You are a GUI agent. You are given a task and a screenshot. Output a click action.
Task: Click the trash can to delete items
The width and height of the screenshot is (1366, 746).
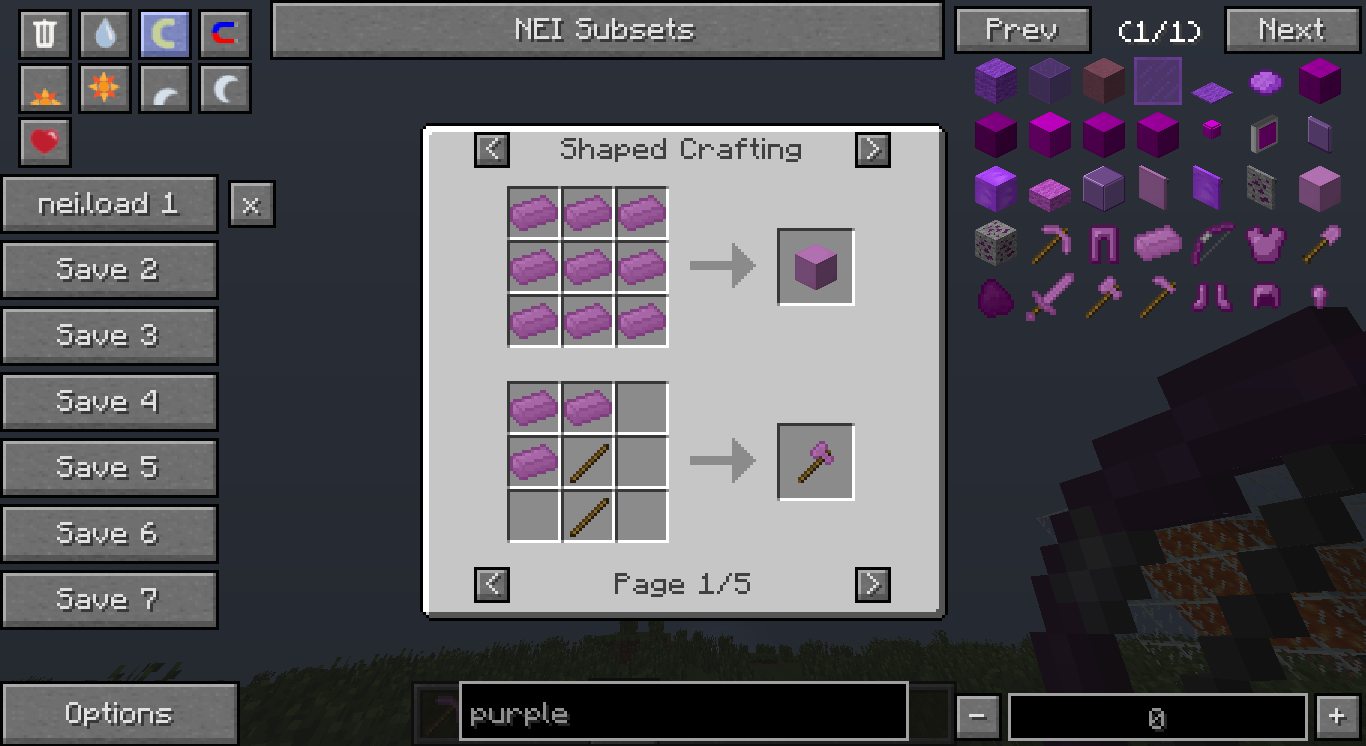(44, 32)
